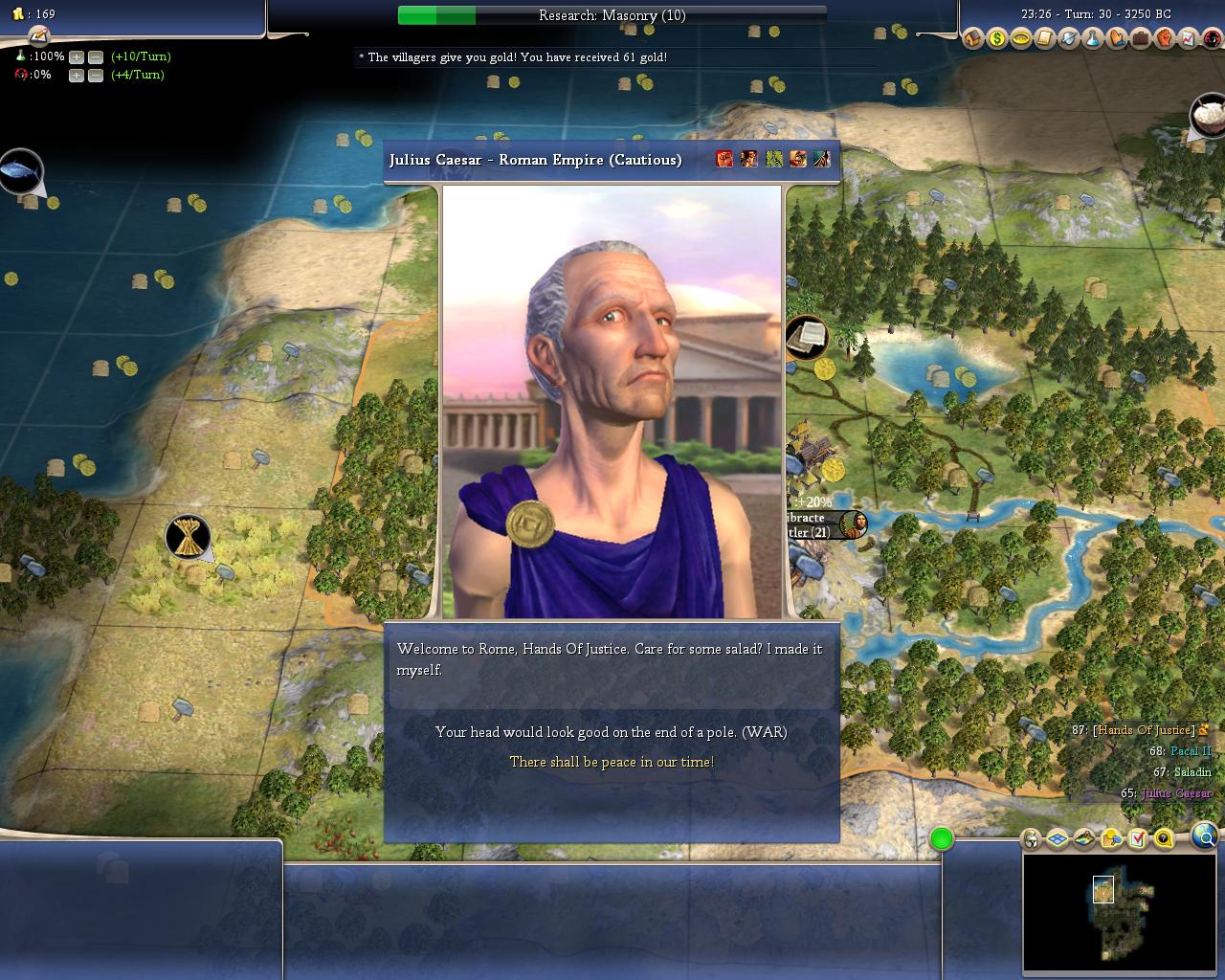
Task: Choose "There shall be peace in our time!"
Action: [x=611, y=762]
